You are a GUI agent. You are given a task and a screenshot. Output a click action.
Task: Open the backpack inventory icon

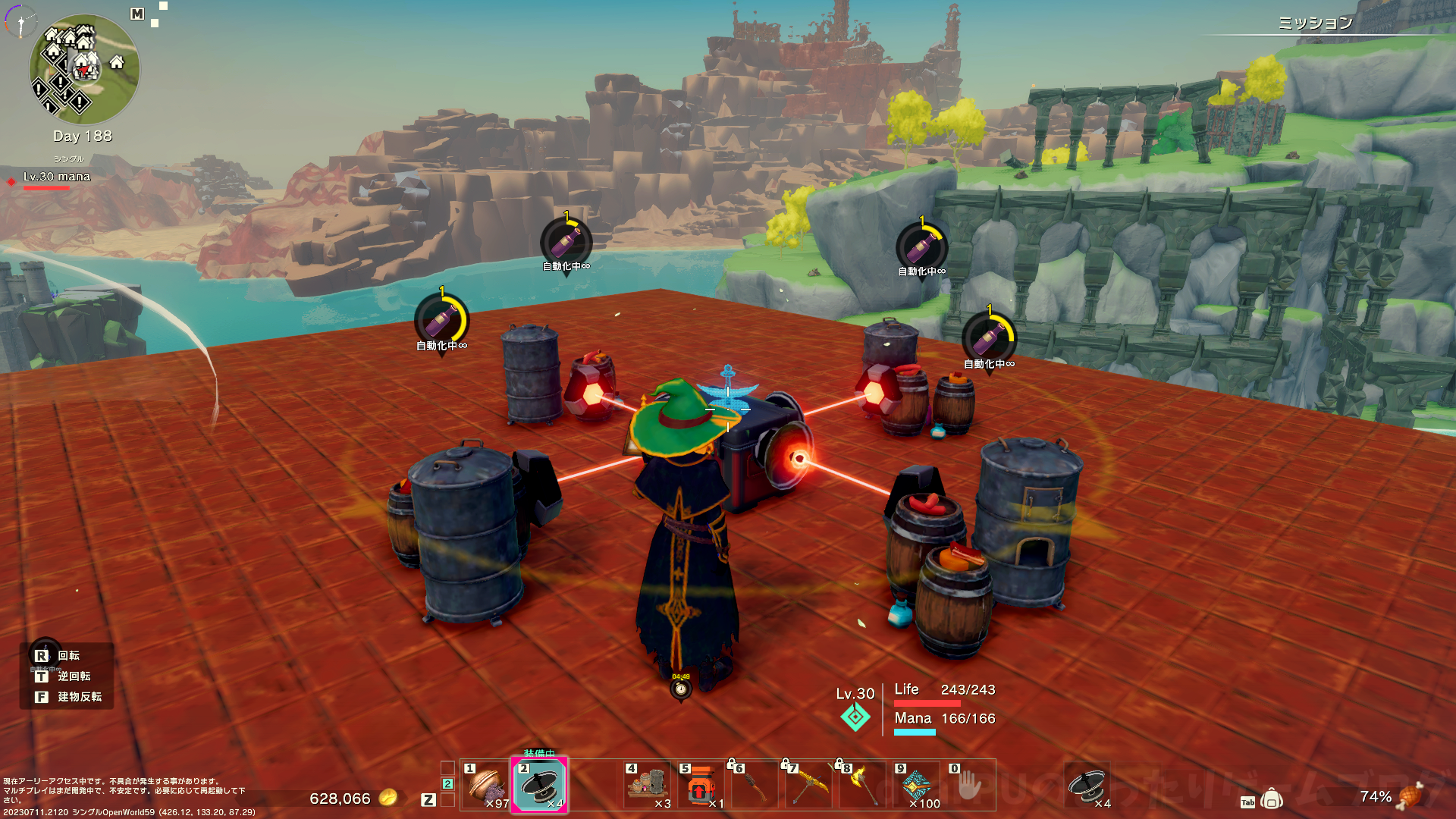pos(1272,799)
